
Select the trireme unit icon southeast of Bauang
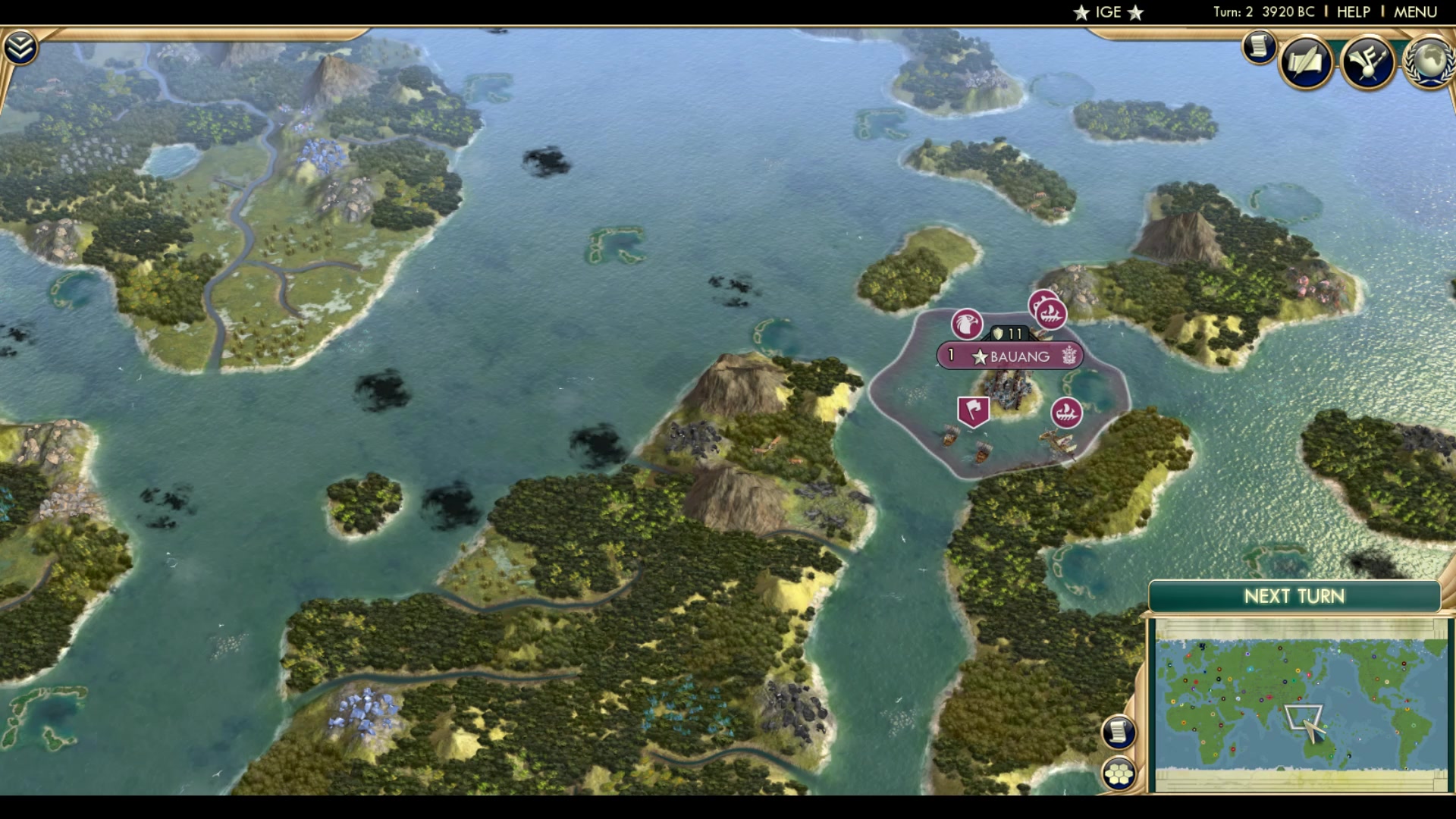click(1065, 414)
